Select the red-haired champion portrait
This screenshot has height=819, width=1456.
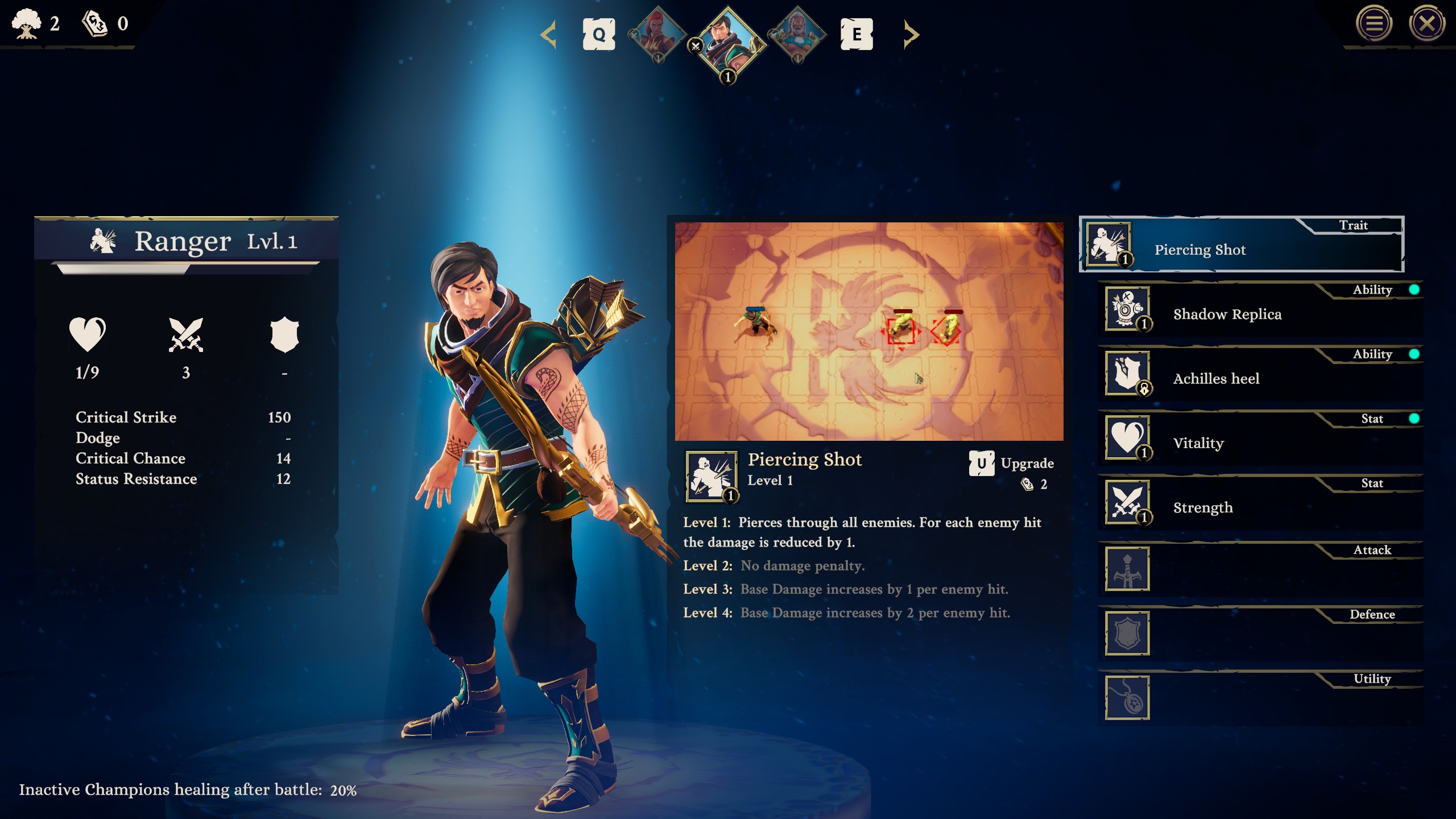click(657, 34)
